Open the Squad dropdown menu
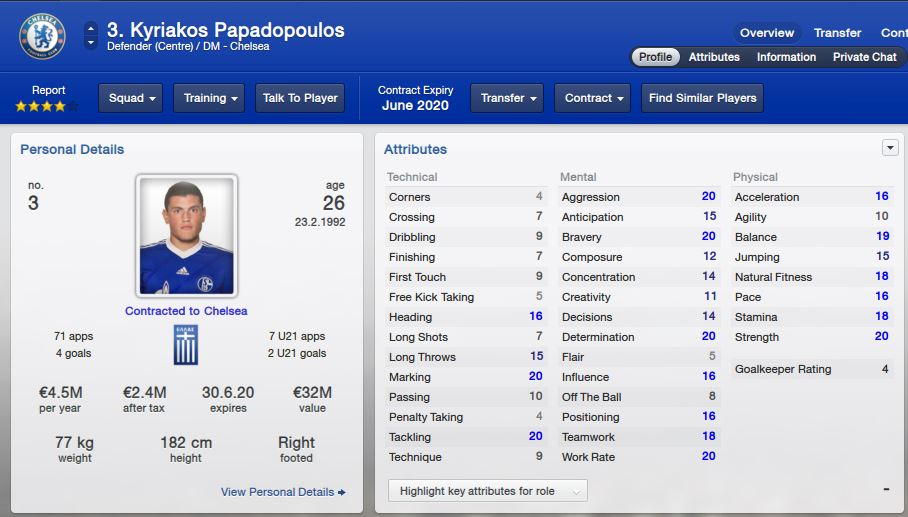 130,98
